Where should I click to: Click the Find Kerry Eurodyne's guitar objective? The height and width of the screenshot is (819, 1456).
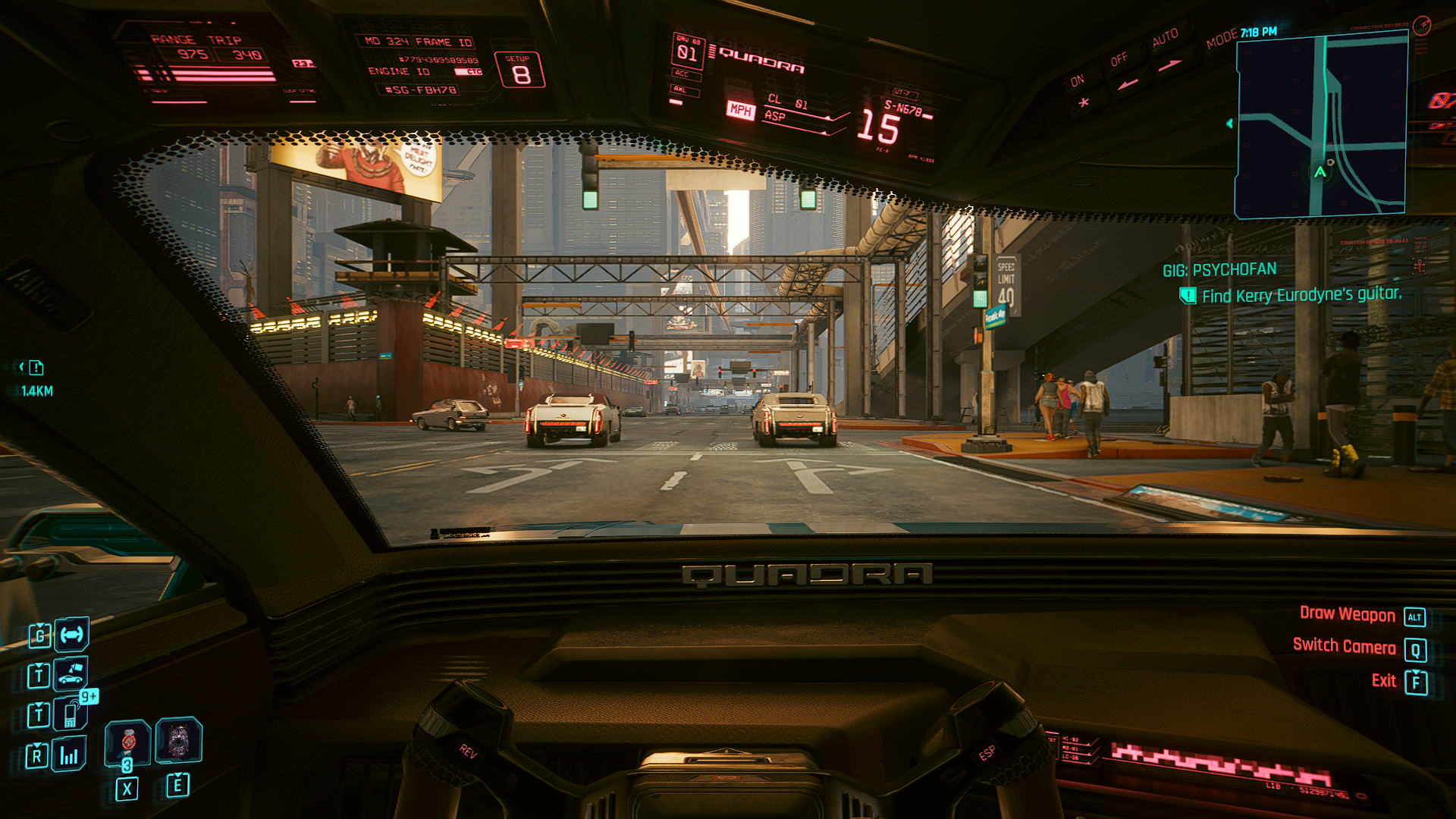1301,295
